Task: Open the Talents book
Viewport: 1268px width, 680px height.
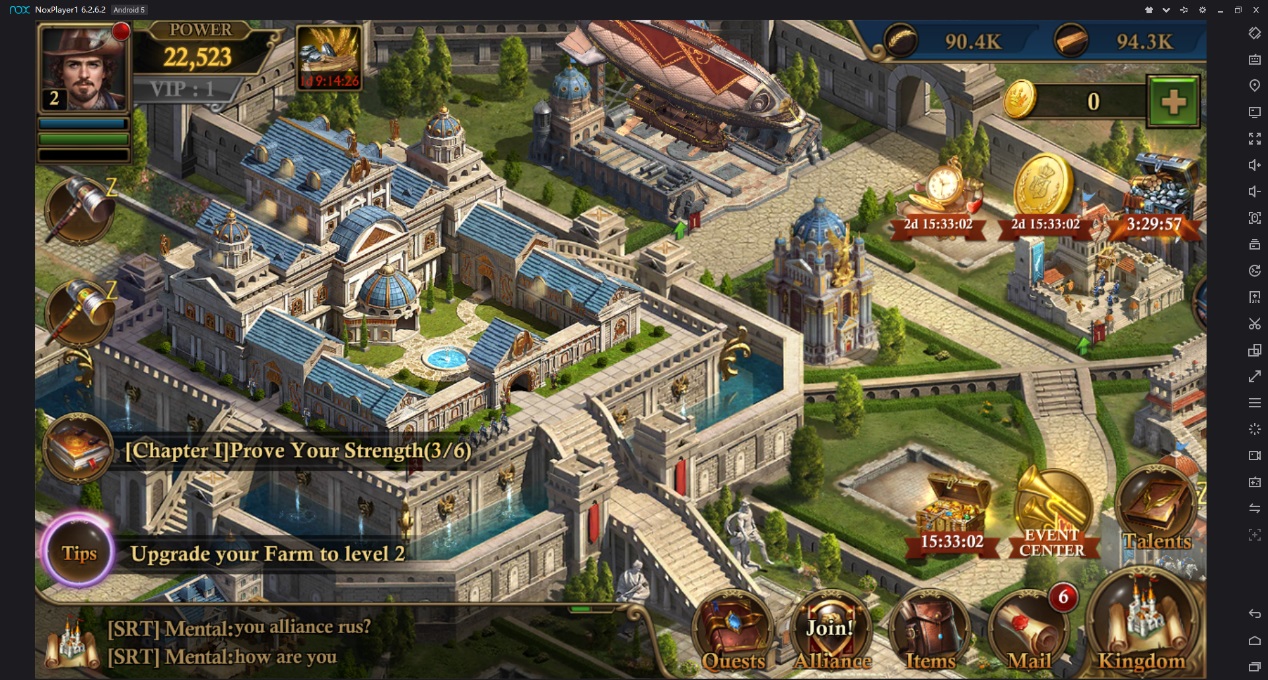Action: [1157, 512]
